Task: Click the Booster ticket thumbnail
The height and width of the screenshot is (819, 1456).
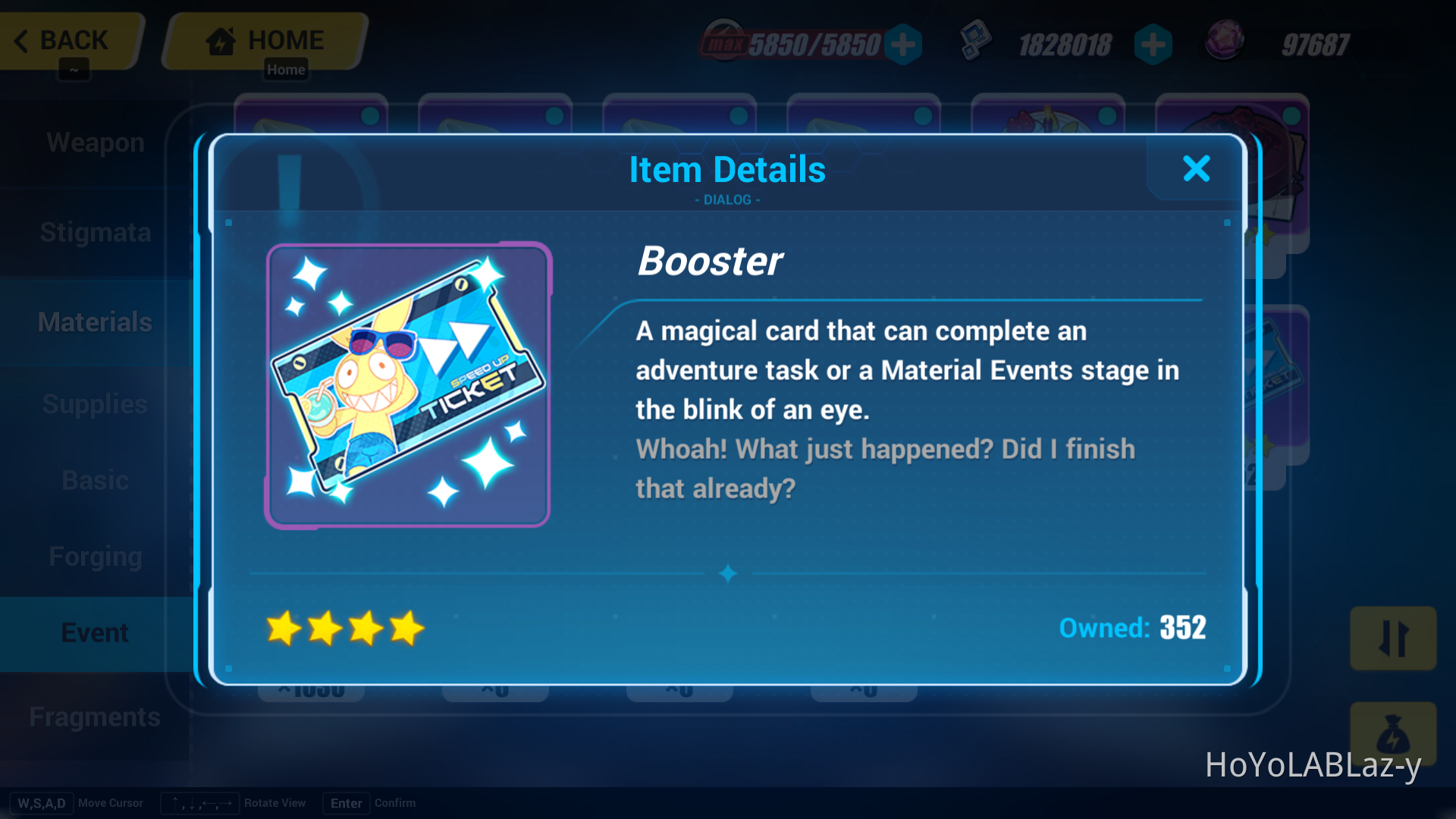Action: (408, 385)
